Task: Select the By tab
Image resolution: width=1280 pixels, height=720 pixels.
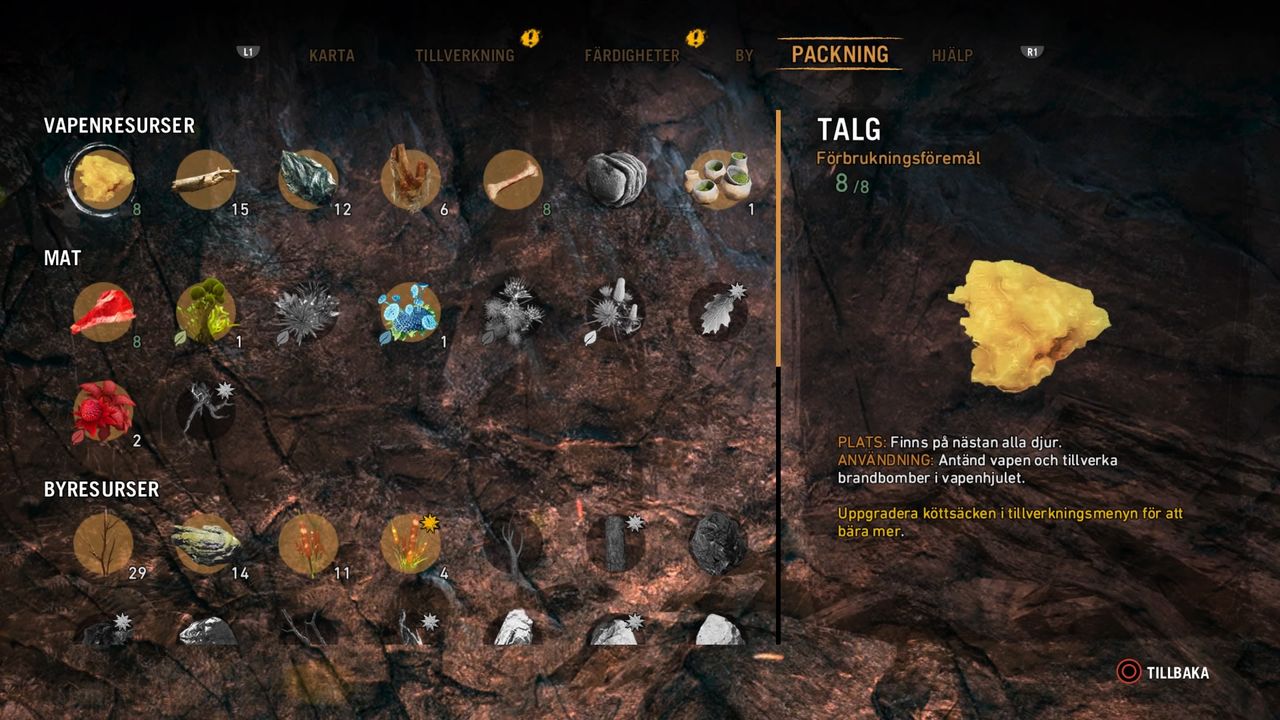Action: point(744,56)
